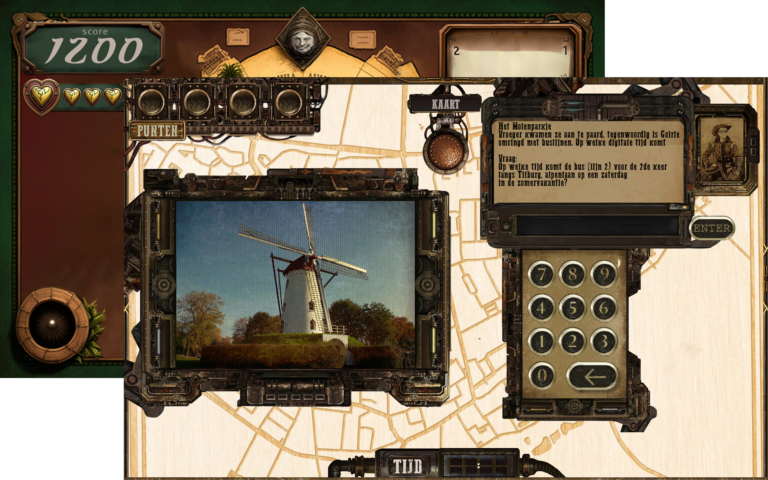Click the PUNTEN label plate
768x480 pixels.
click(x=157, y=130)
